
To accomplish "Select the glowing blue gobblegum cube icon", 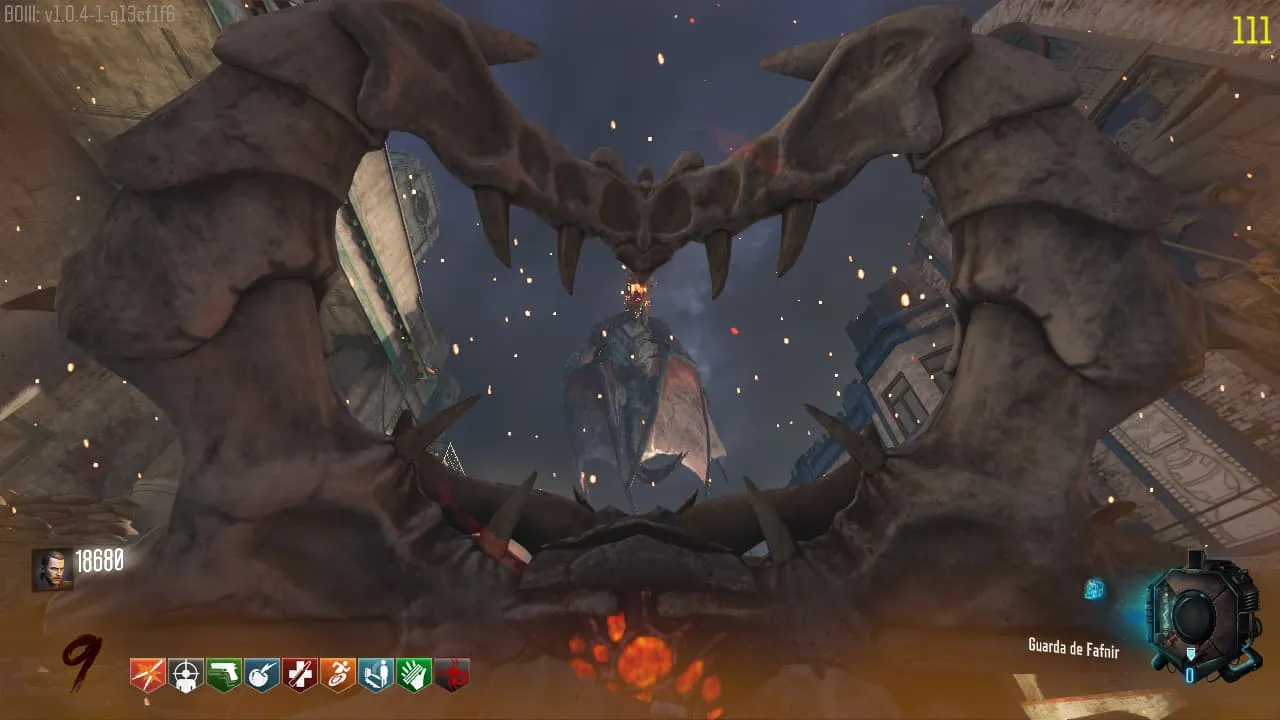I will point(1094,589).
